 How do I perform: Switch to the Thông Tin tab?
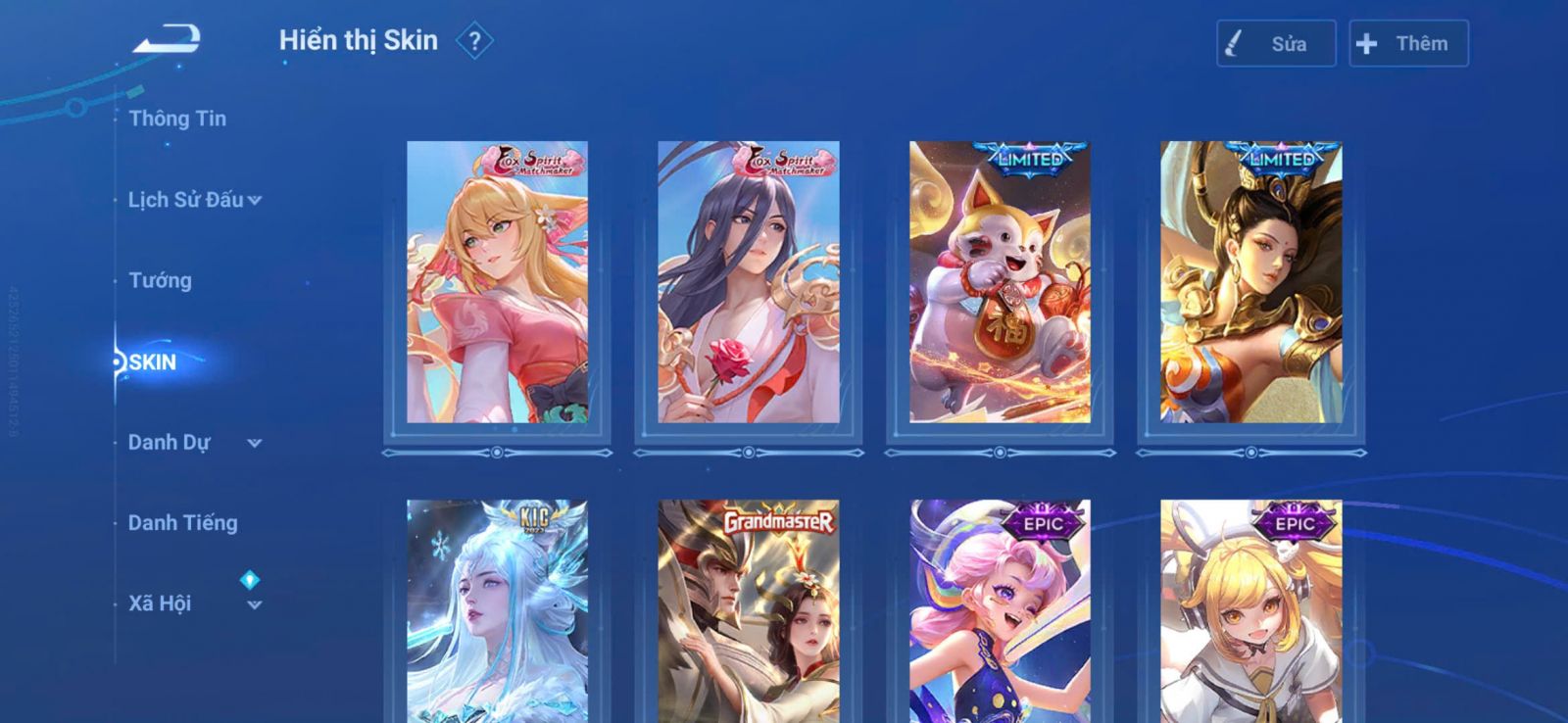pos(177,119)
